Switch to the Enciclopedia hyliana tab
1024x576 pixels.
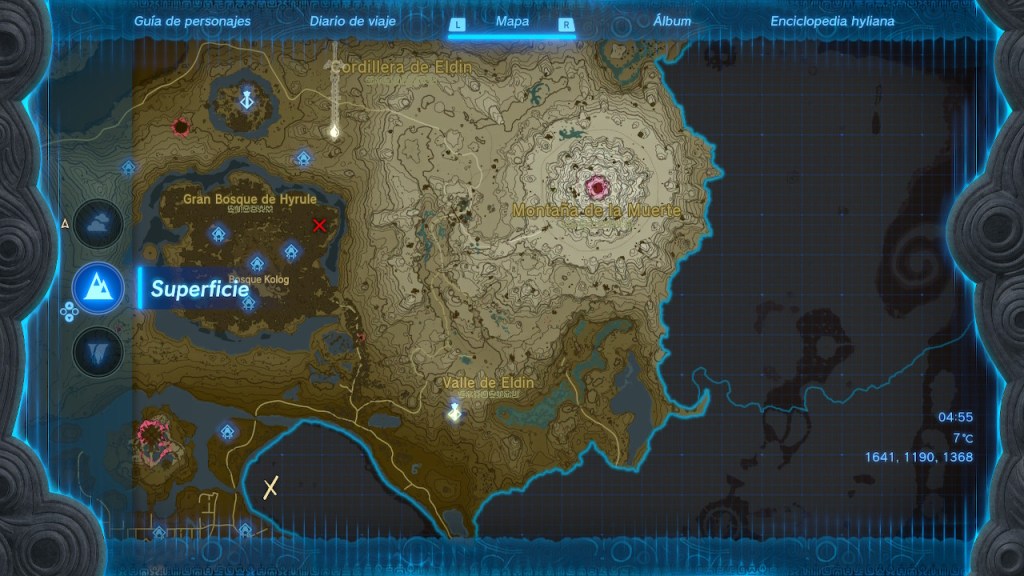(832, 21)
